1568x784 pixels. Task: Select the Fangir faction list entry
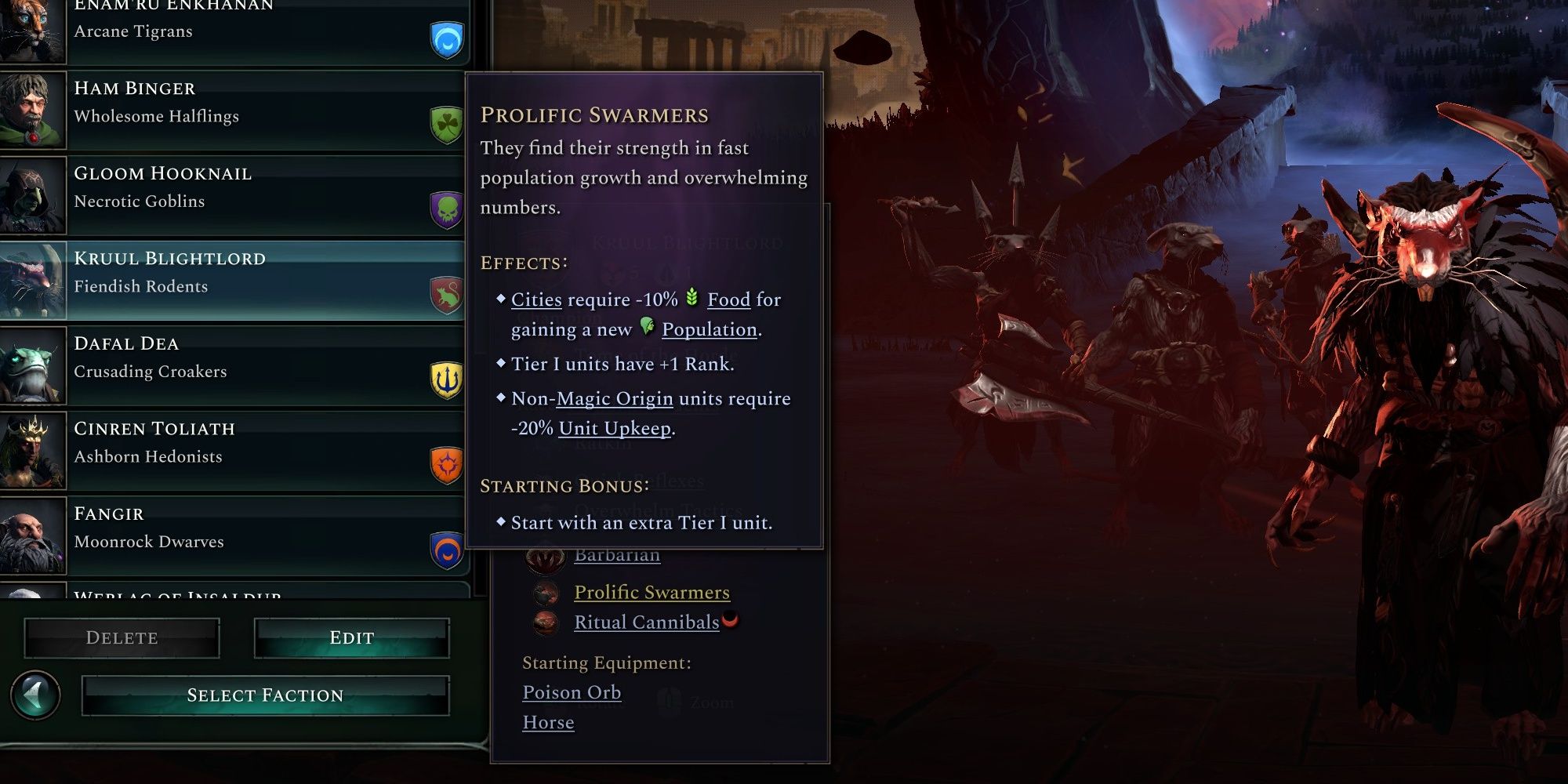pyautogui.click(x=235, y=527)
